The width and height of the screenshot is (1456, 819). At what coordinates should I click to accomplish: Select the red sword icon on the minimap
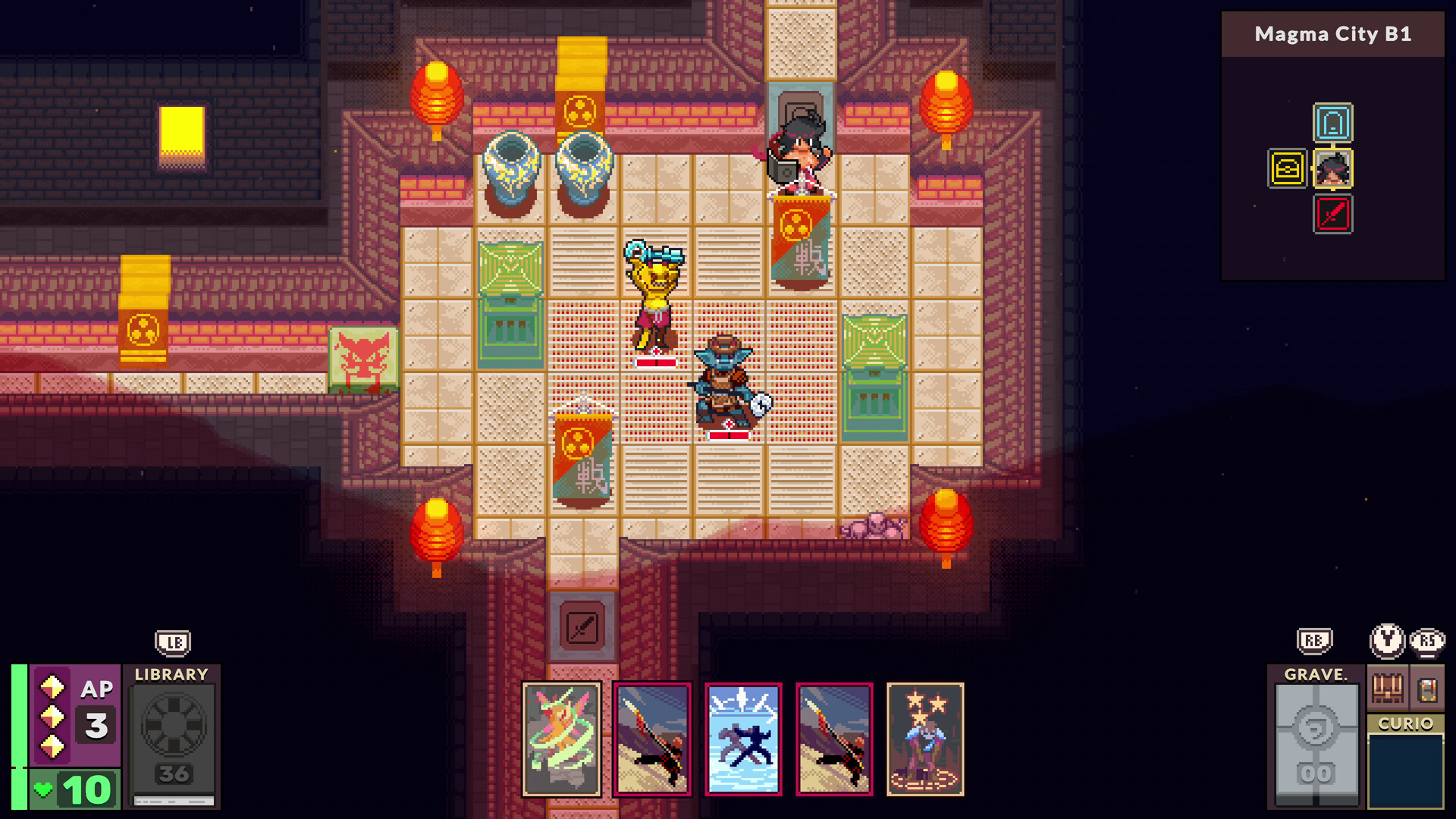1333,214
